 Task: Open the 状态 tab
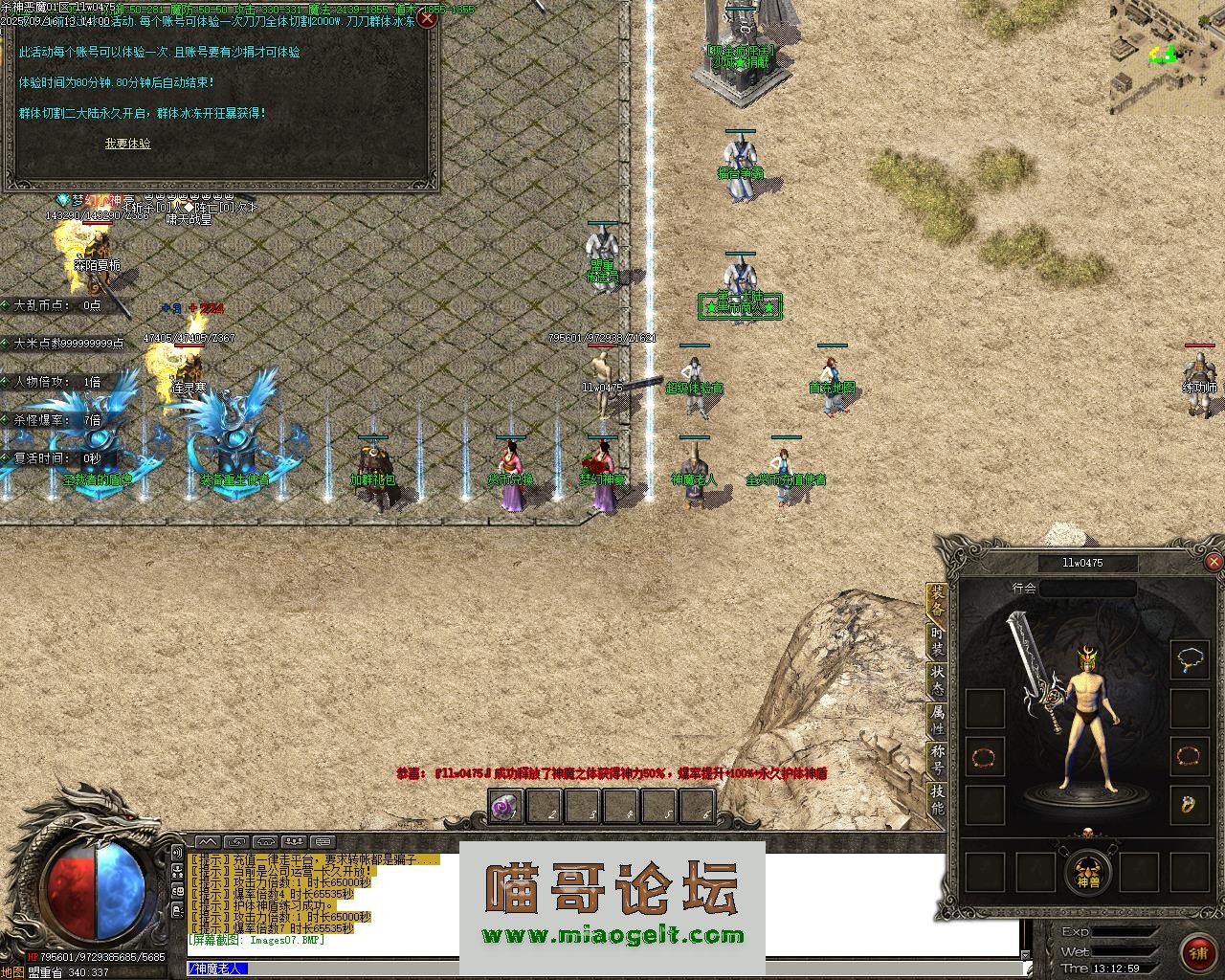click(937, 681)
